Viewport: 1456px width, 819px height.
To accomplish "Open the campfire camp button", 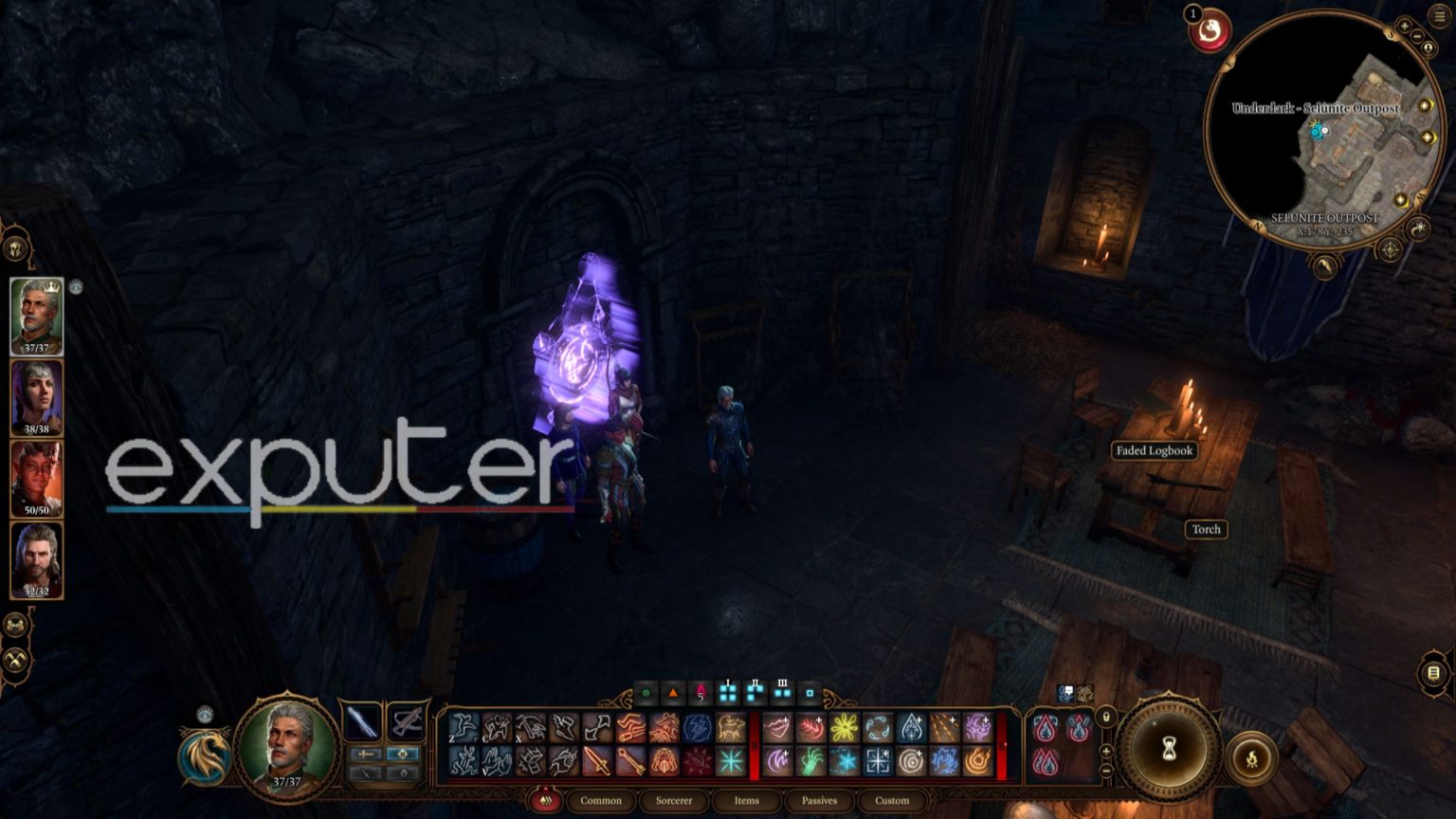I will point(1252,758).
